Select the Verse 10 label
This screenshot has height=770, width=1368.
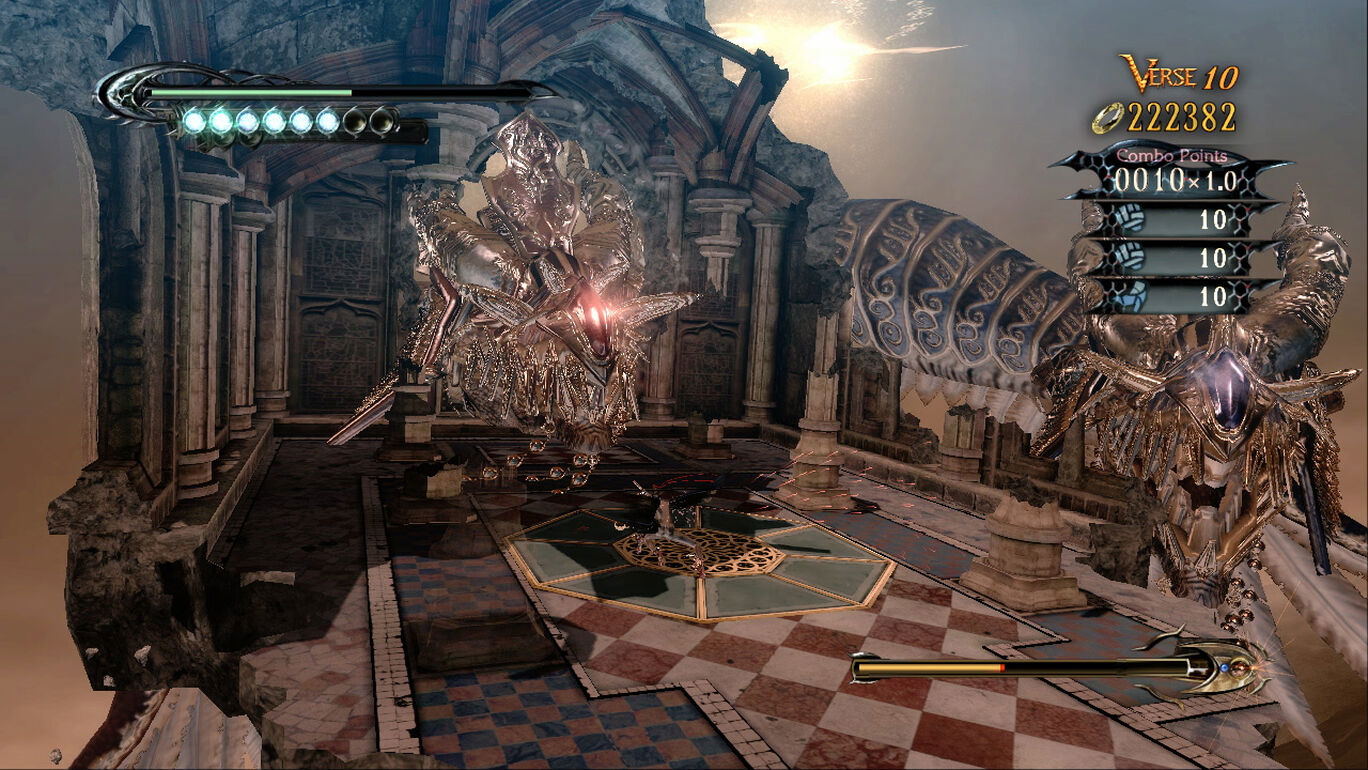[1180, 73]
